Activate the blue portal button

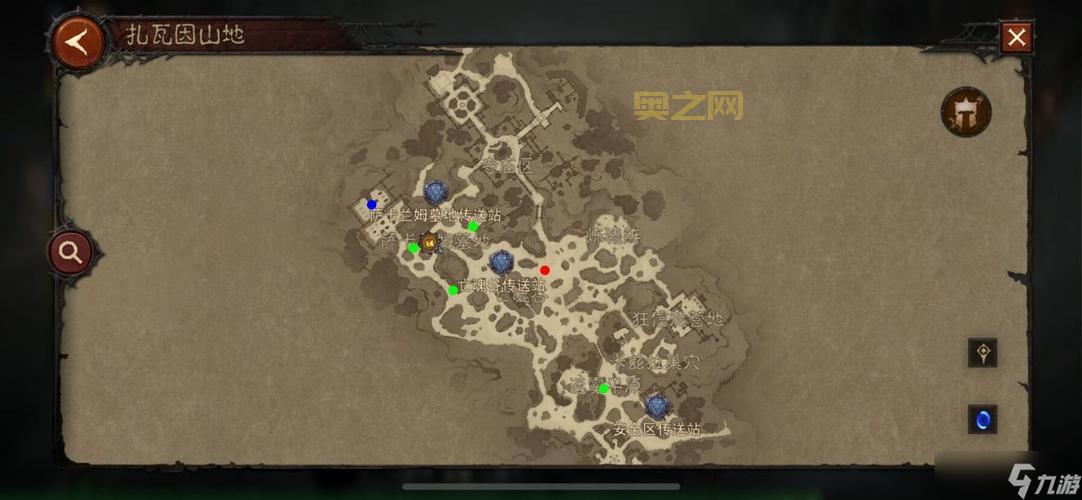[982, 419]
